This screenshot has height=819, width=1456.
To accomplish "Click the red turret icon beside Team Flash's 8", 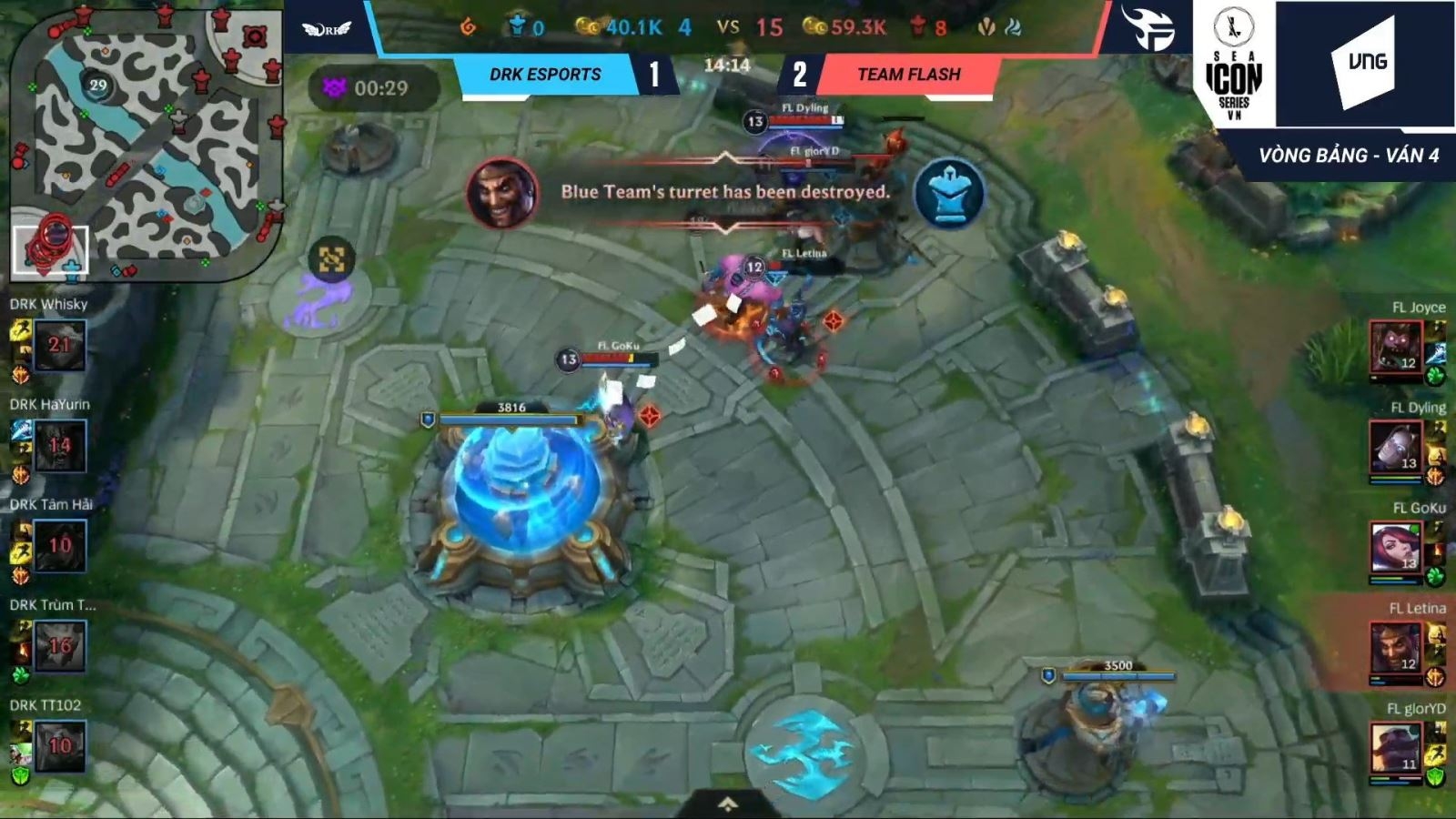I will [x=915, y=27].
